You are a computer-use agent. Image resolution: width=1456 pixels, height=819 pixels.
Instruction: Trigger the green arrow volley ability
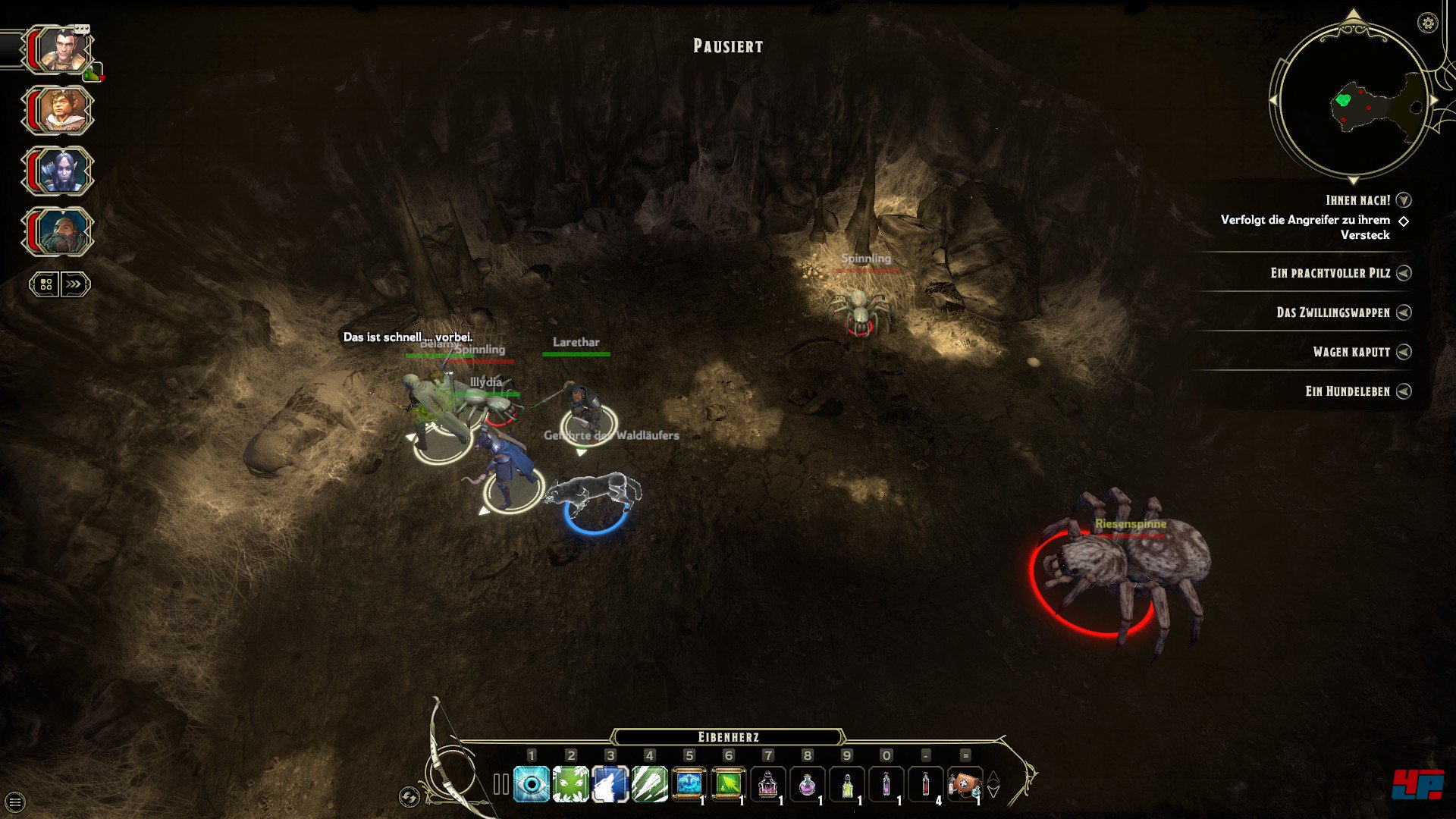pos(650,784)
